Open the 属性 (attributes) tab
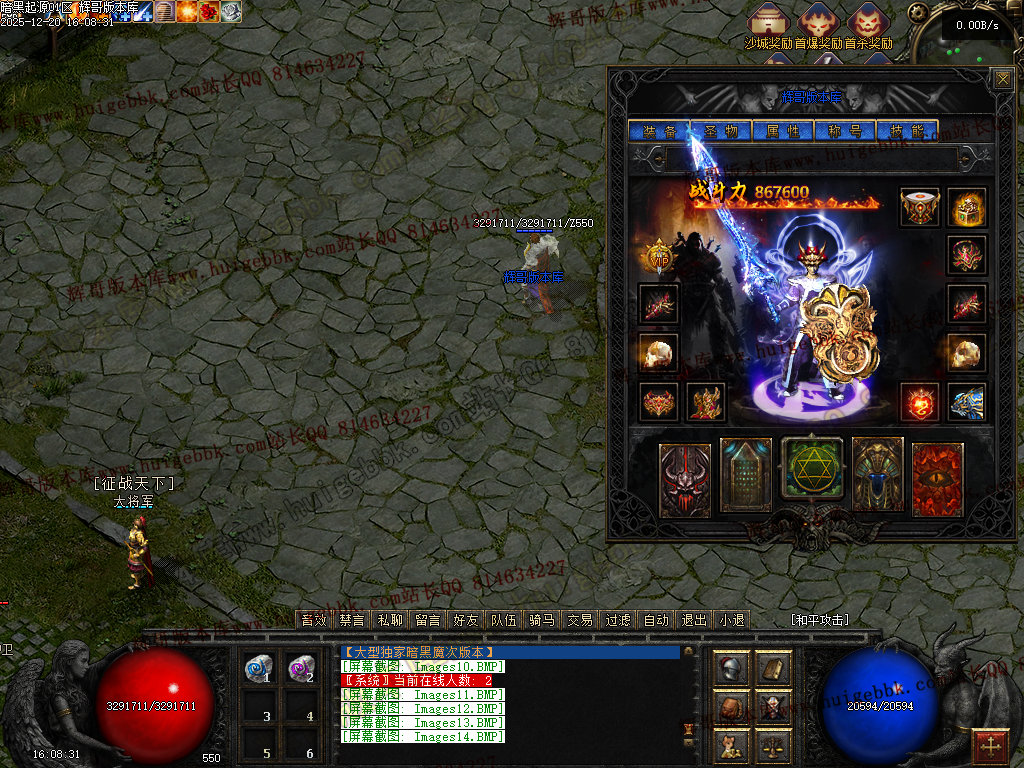The image size is (1024, 768). [782, 131]
